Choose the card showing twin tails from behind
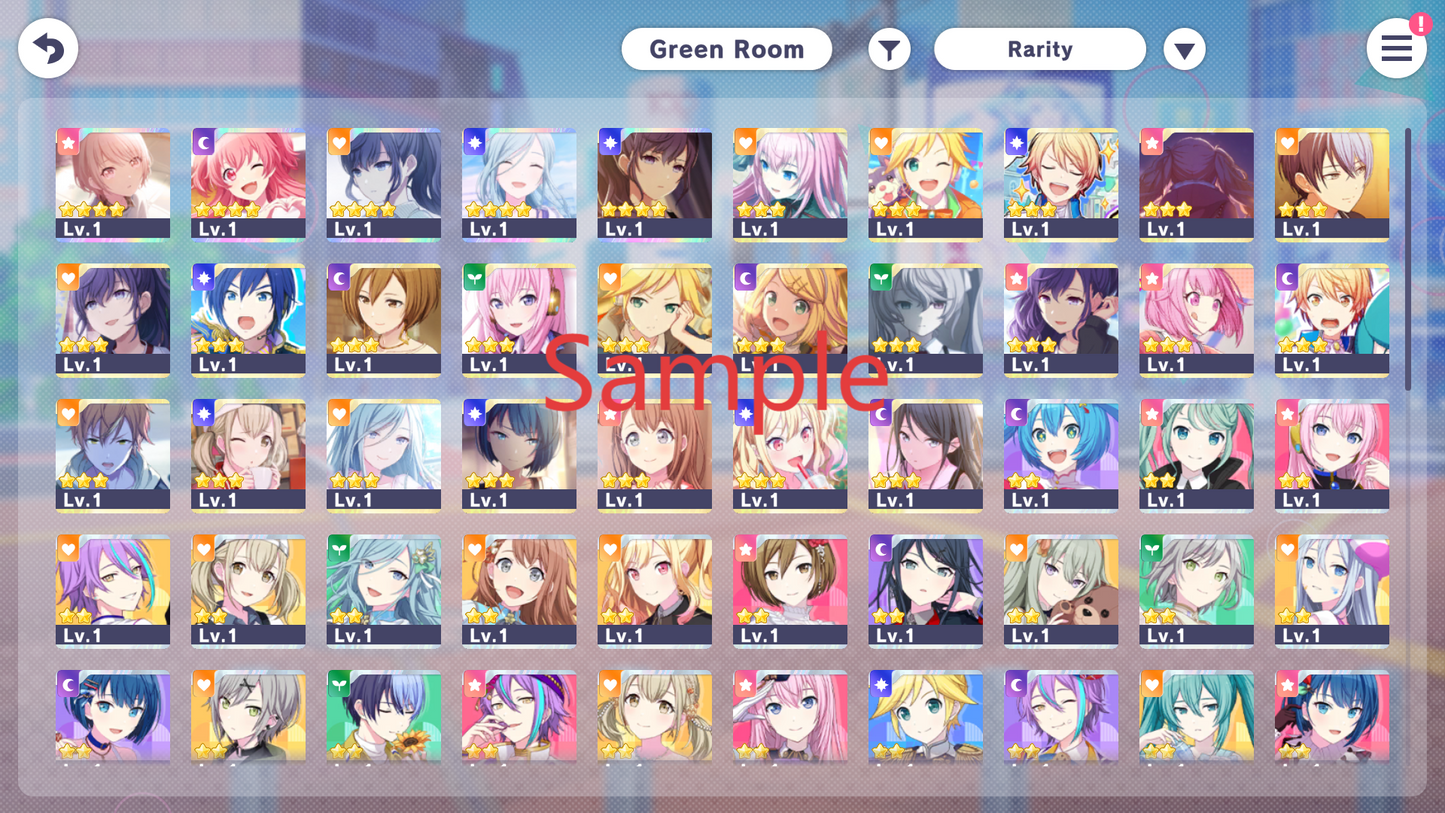This screenshot has width=1445, height=813. pos(1196,183)
